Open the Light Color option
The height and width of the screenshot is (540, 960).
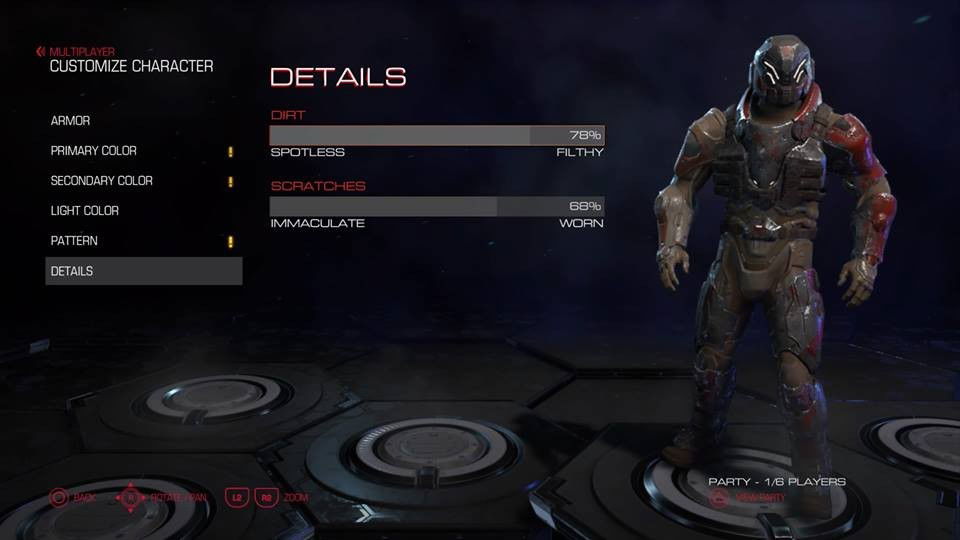(85, 211)
